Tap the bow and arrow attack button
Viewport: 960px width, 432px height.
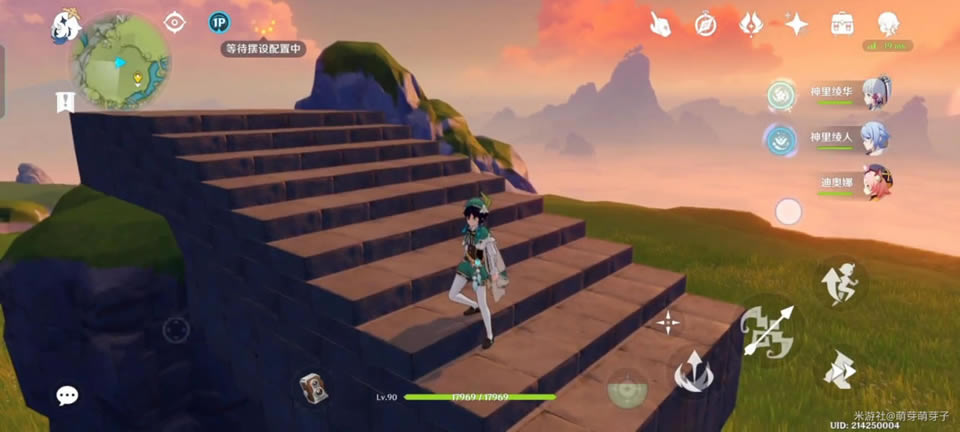click(x=768, y=331)
